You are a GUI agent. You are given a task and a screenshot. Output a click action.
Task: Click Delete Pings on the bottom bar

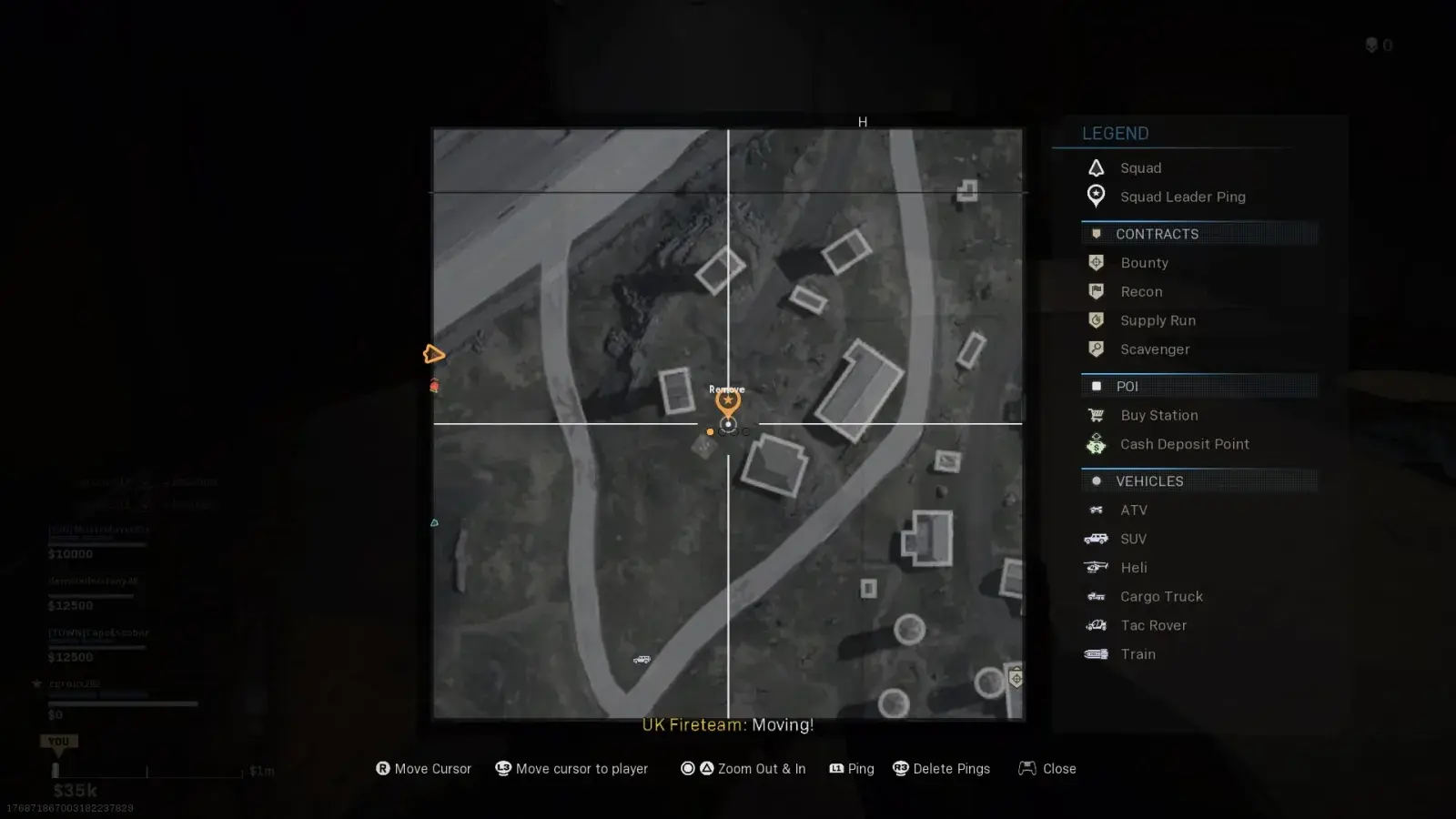tap(952, 768)
